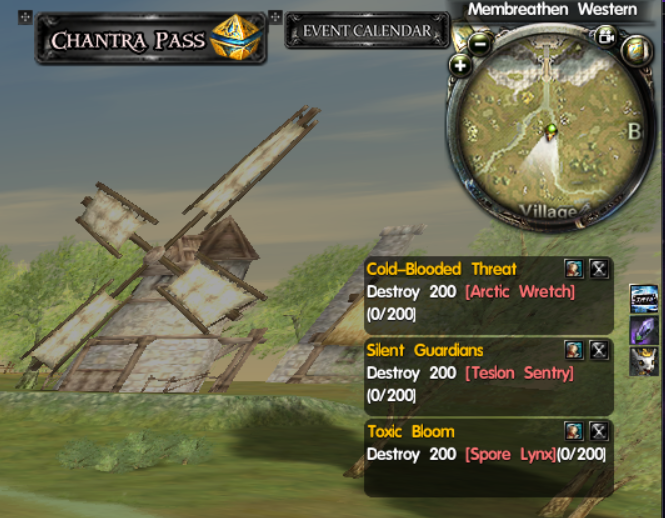Click the portrait icon on Silent Guardians
Viewport: 665px width, 518px height.
coord(573,350)
